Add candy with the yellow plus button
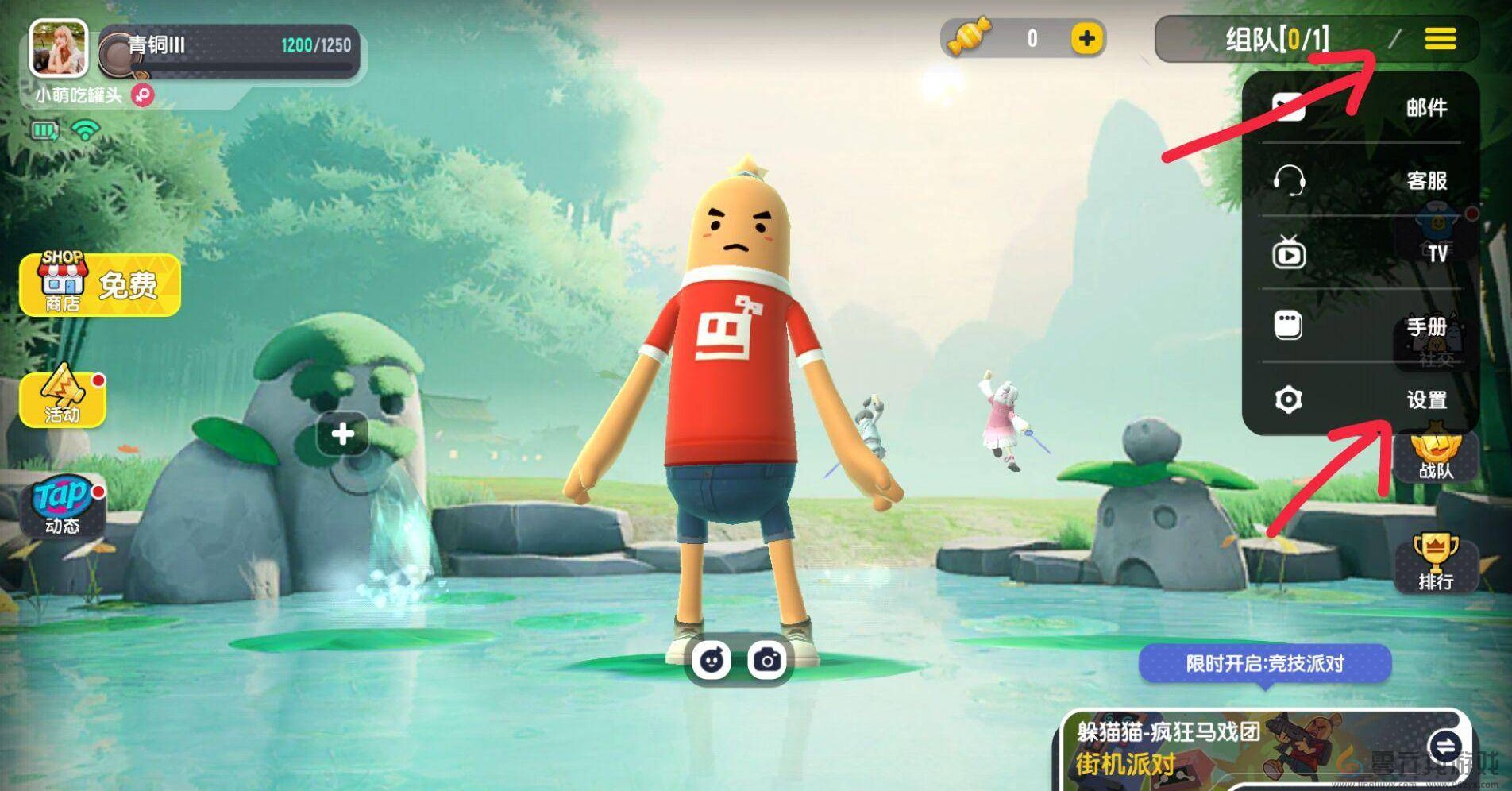The height and width of the screenshot is (791, 1512). point(1087,38)
